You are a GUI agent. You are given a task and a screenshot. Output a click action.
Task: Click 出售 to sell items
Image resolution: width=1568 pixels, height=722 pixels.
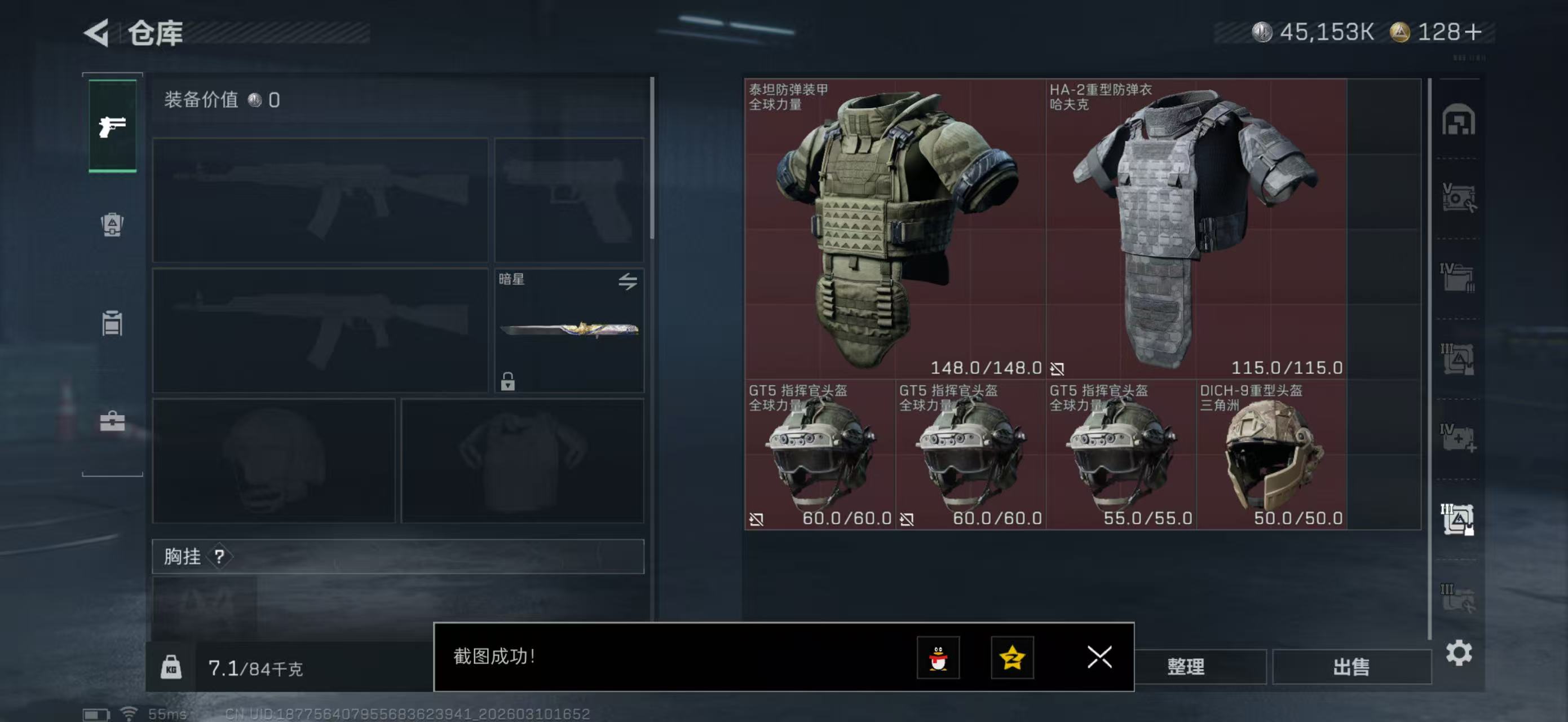coord(1351,667)
